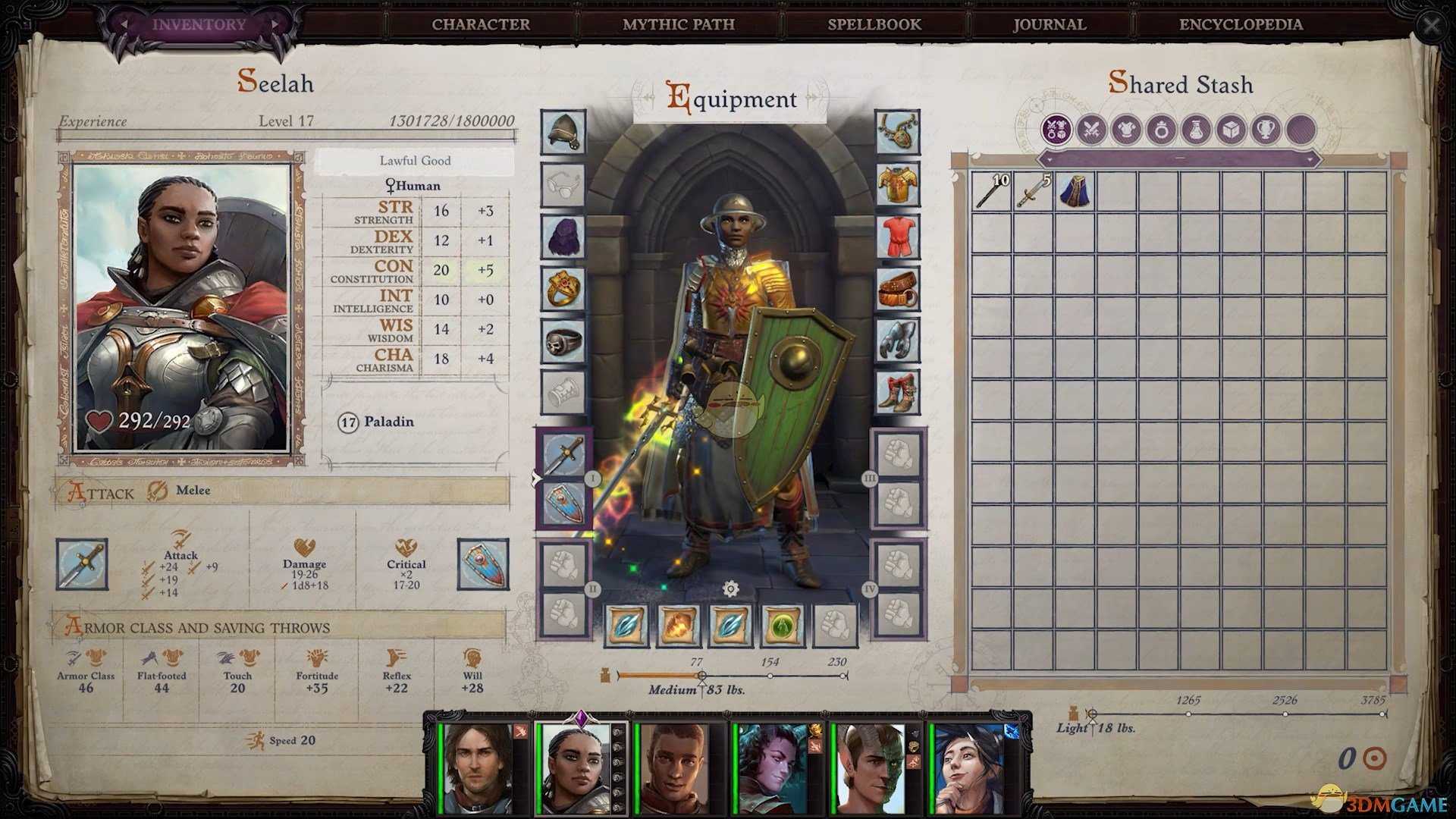This screenshot has width=1456, height=819.
Task: Click the steel gauntlets slot
Action: pos(897,341)
